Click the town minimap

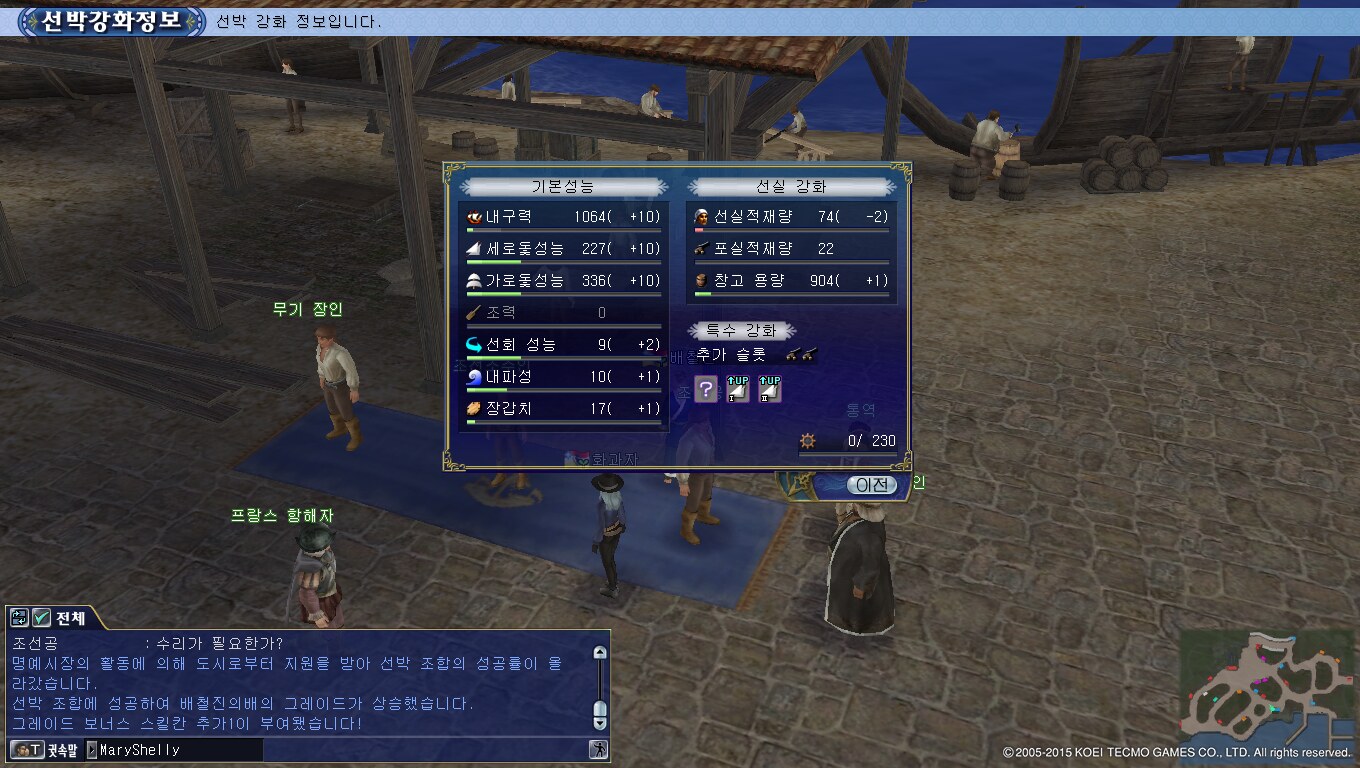tap(1266, 683)
